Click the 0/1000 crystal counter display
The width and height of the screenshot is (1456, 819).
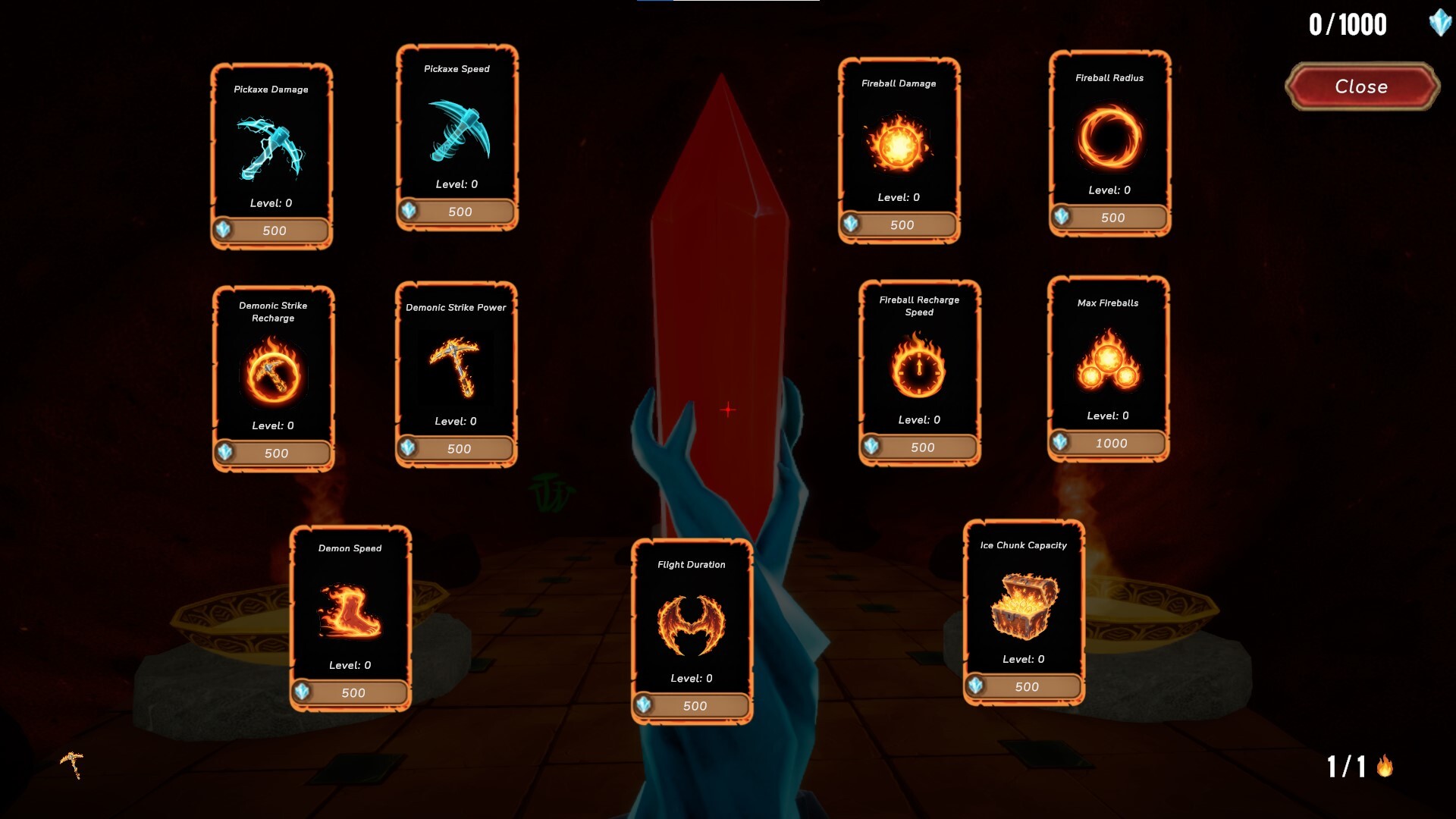pyautogui.click(x=1347, y=24)
